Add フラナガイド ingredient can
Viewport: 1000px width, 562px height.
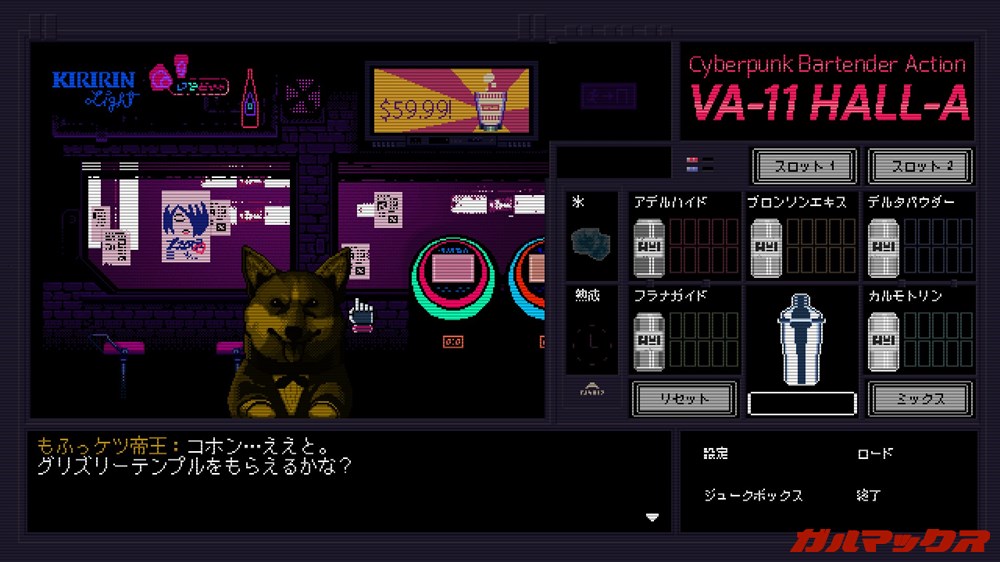pyautogui.click(x=649, y=341)
